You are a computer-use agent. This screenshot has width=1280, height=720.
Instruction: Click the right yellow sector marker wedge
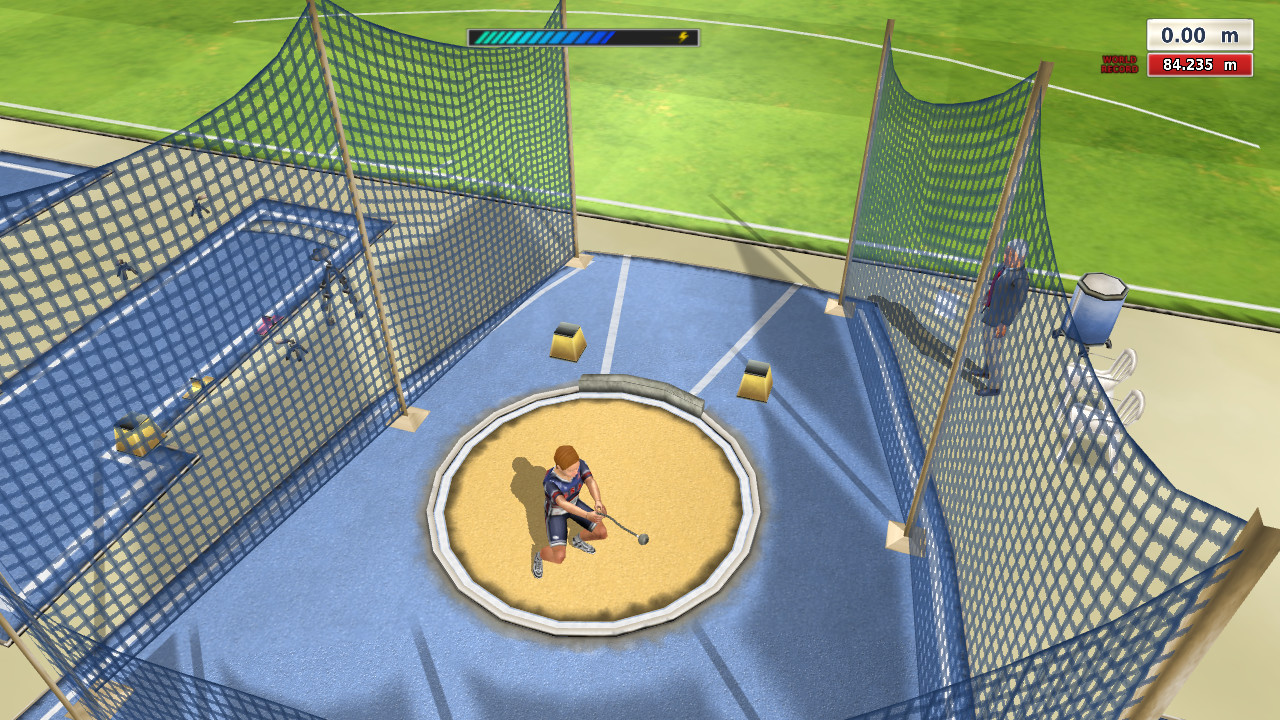point(752,385)
